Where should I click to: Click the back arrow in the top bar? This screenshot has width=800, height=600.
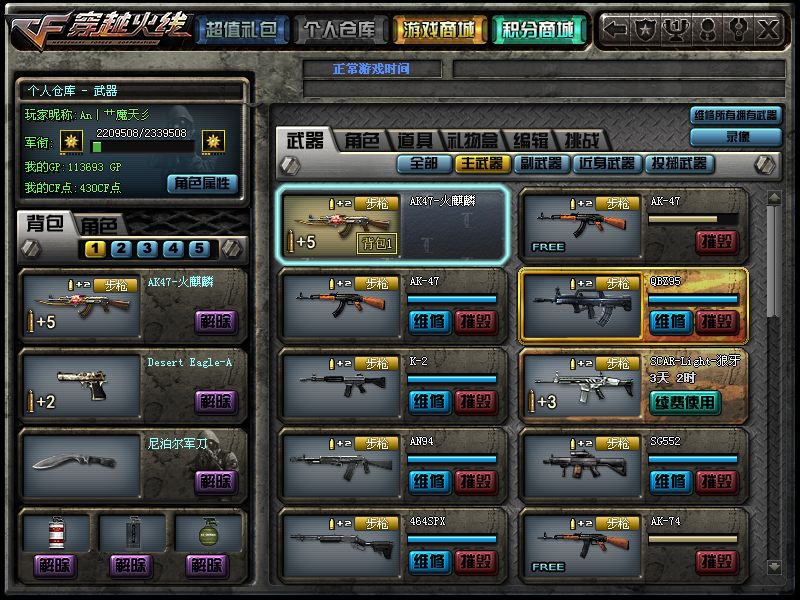click(616, 30)
